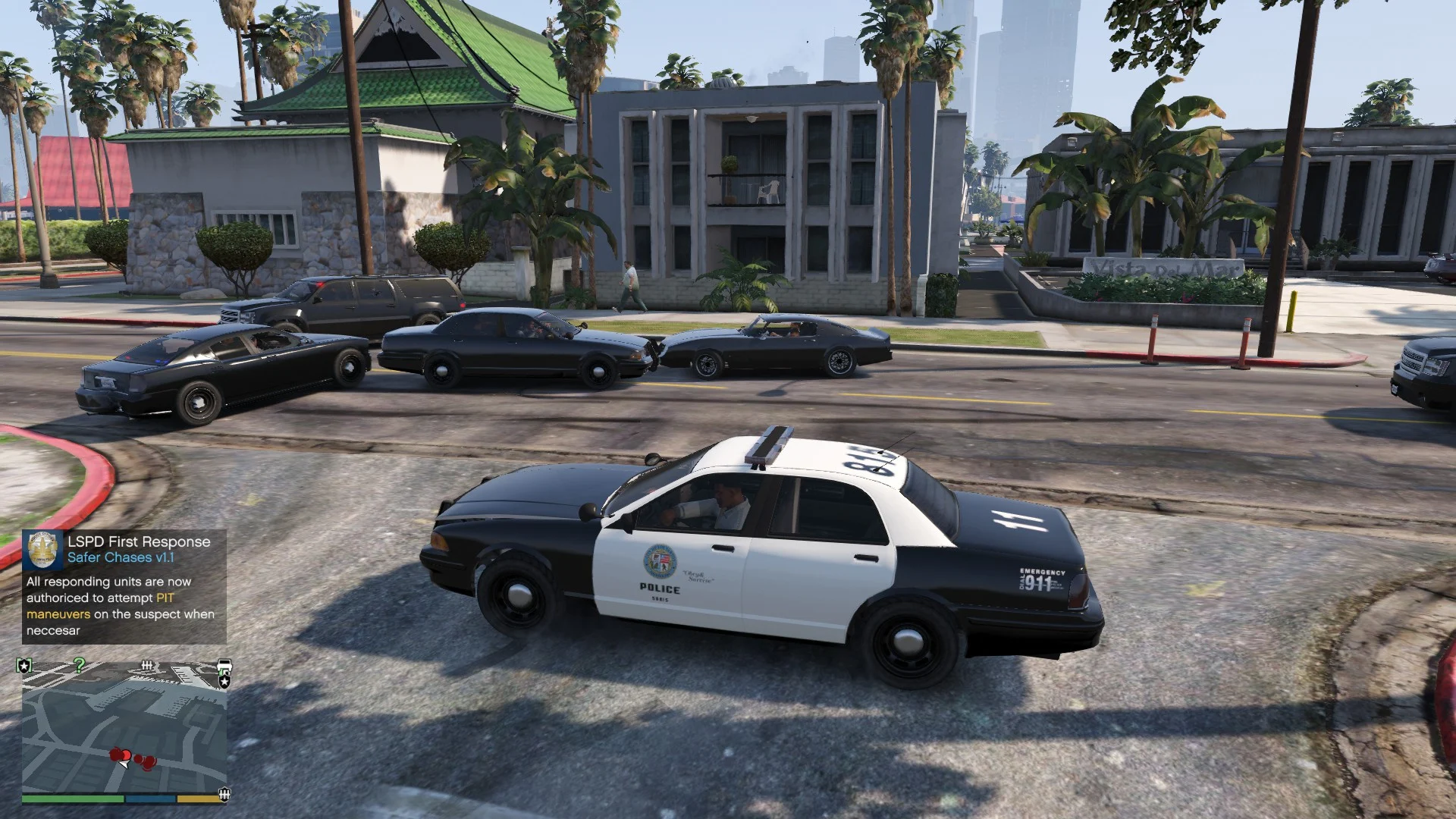This screenshot has height=819, width=1456.
Task: Click the blue armor bar below the minimap
Action: [150, 800]
